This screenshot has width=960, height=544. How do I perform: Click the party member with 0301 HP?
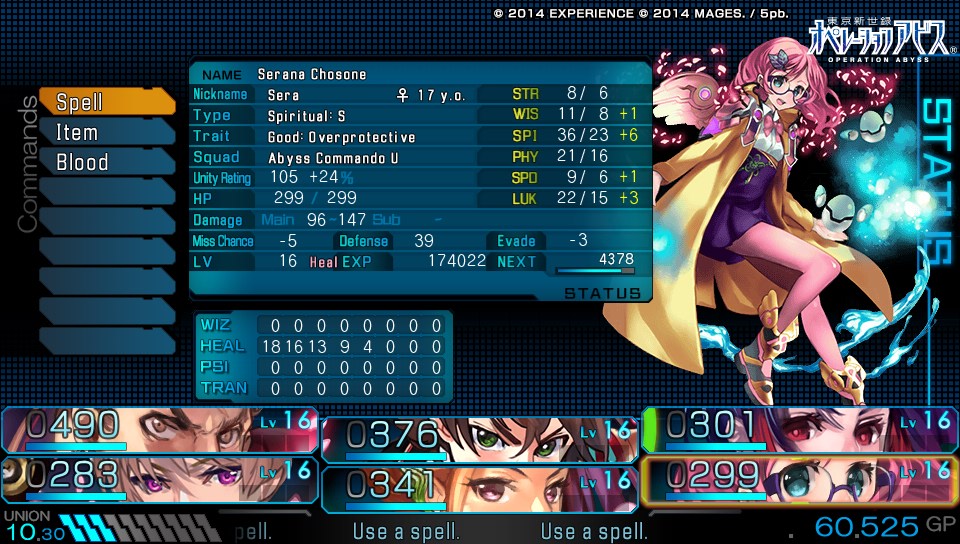click(800, 429)
